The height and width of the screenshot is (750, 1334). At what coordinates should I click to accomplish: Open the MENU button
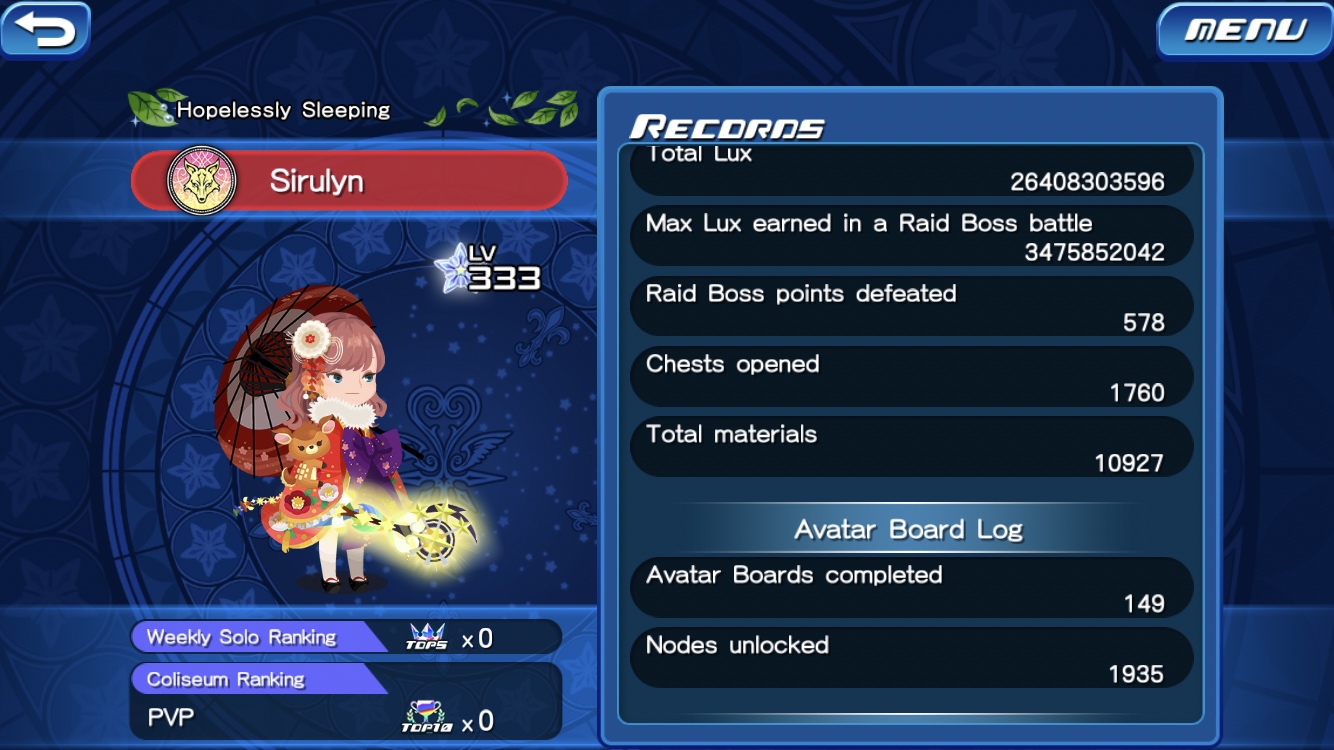(x=1244, y=31)
